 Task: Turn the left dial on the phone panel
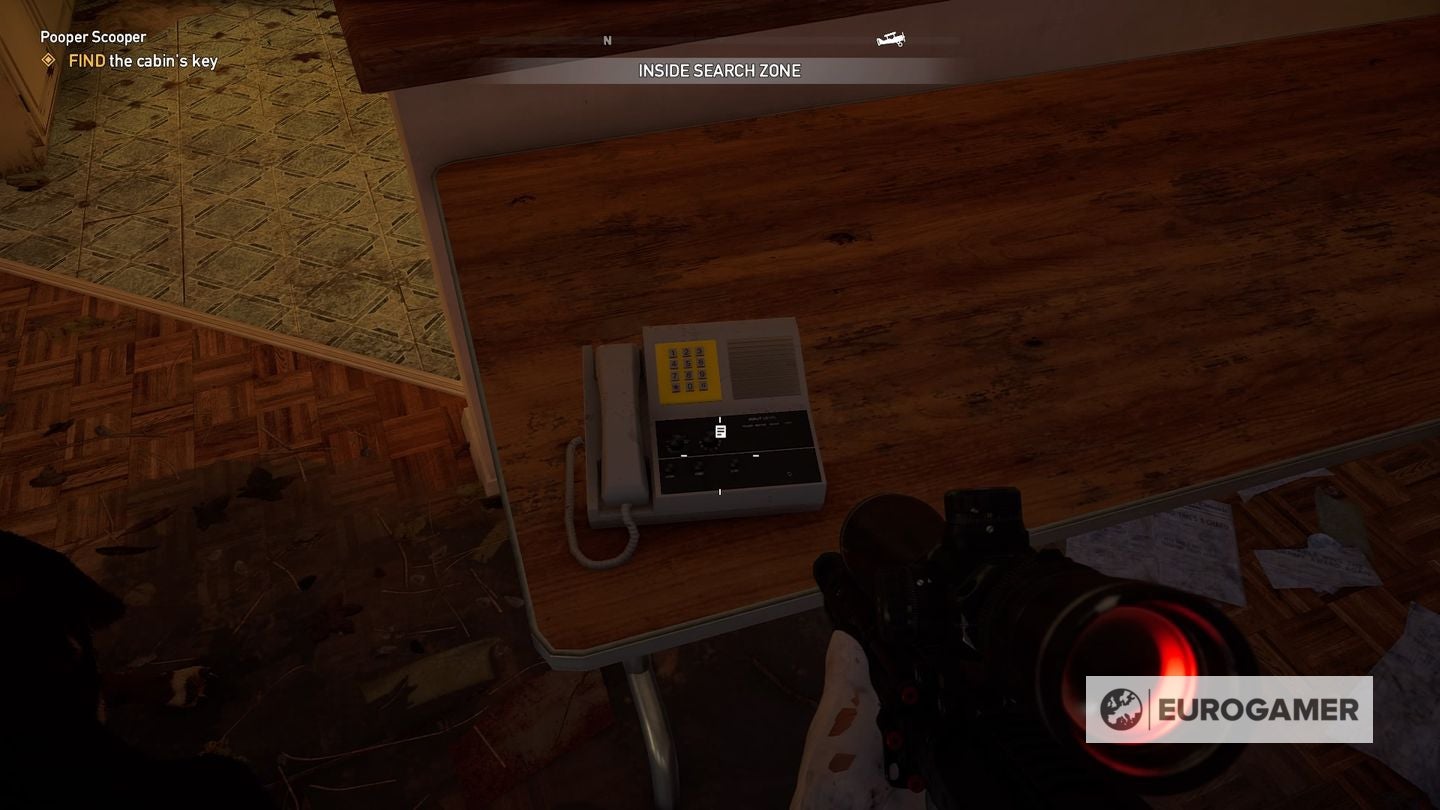tap(678, 440)
